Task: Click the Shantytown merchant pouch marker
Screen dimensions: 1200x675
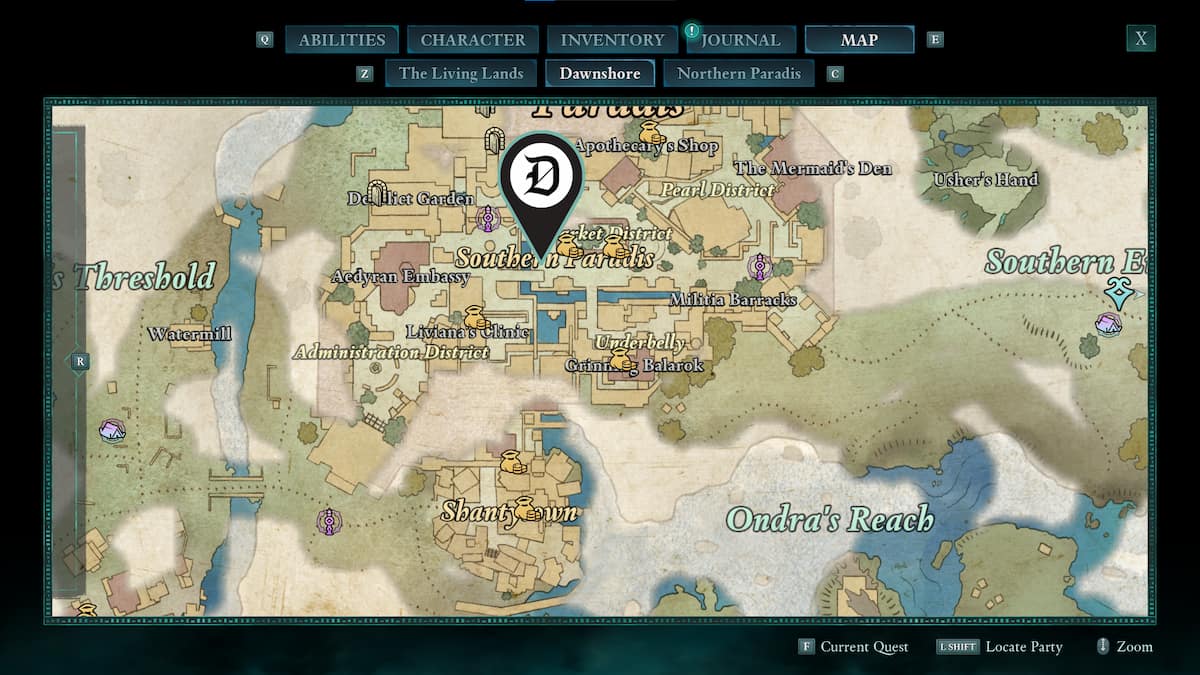Action: tap(526, 508)
